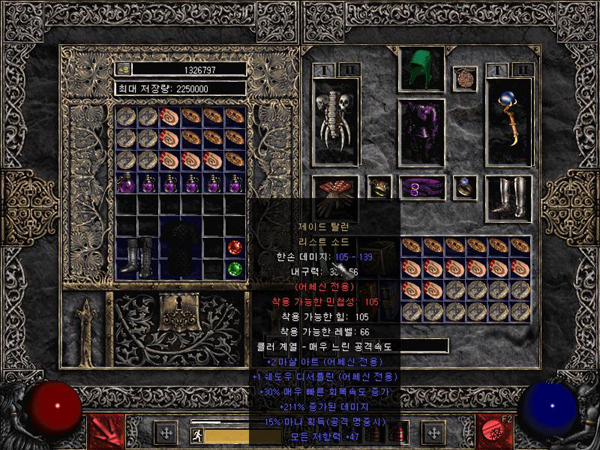The image size is (600, 450).
Task: Pick up the purple belt
Action: 421,187
